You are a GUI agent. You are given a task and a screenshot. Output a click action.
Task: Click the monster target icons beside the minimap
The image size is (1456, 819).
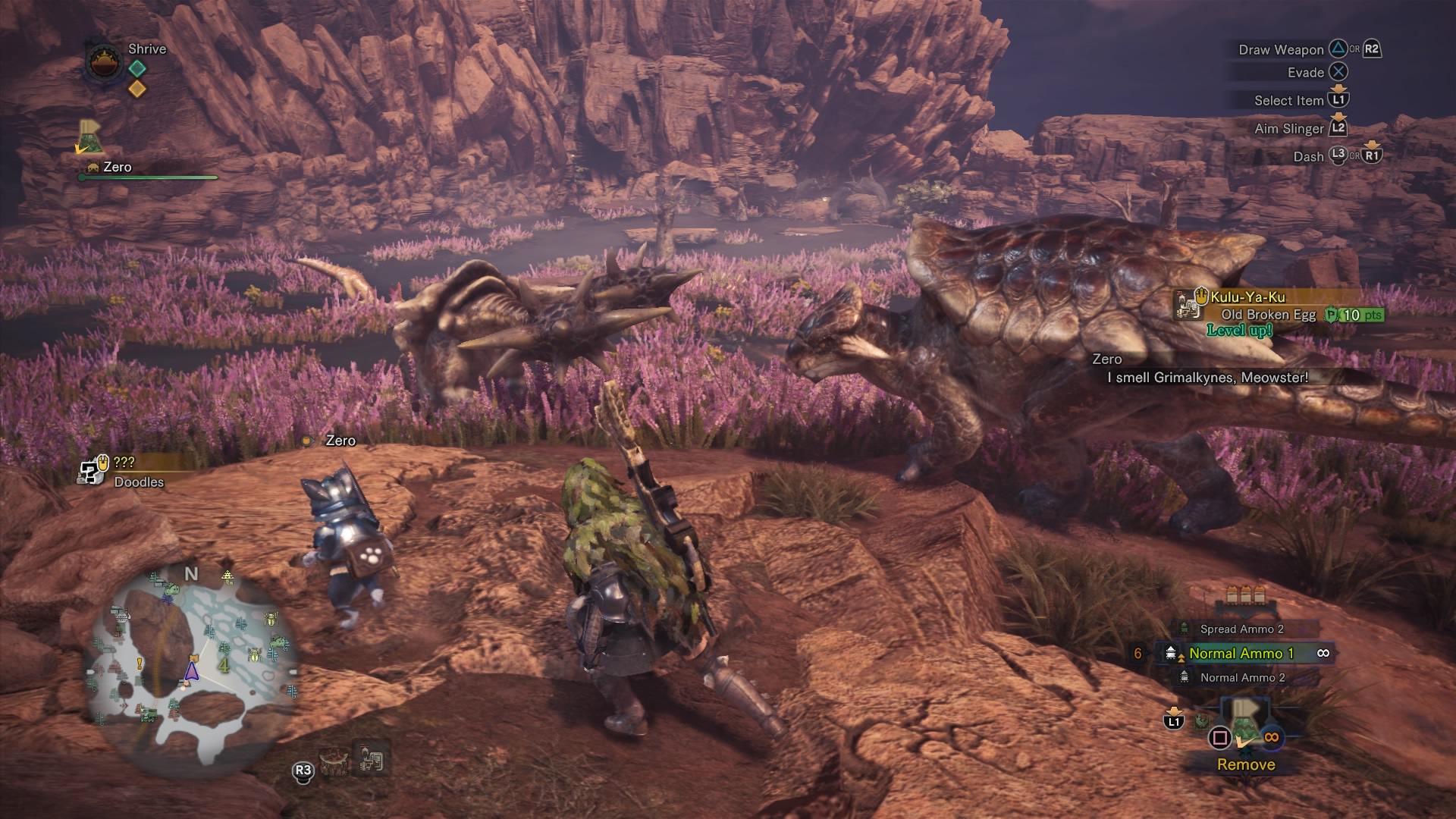click(x=352, y=759)
